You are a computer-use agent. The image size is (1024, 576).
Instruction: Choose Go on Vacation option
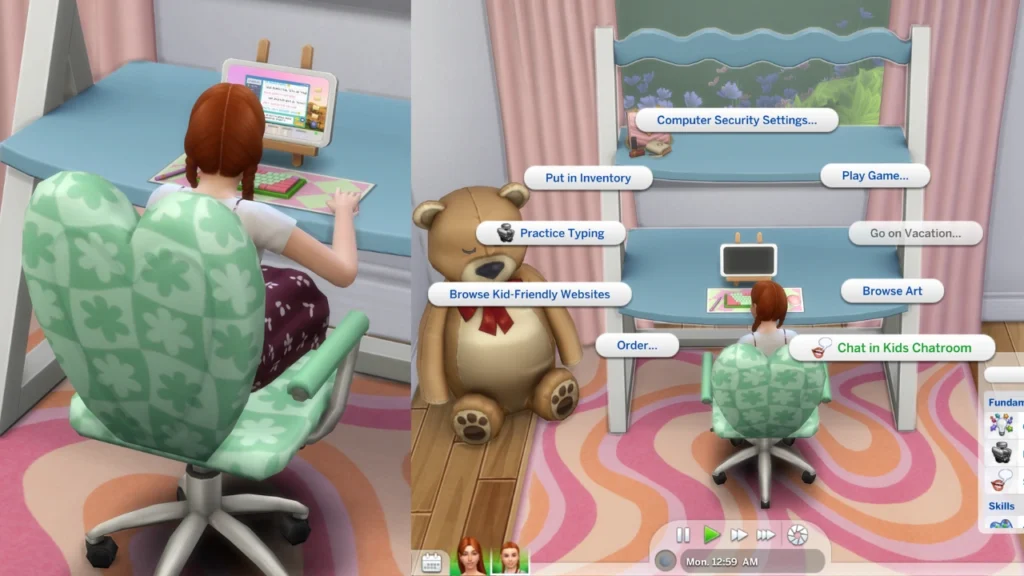point(914,233)
